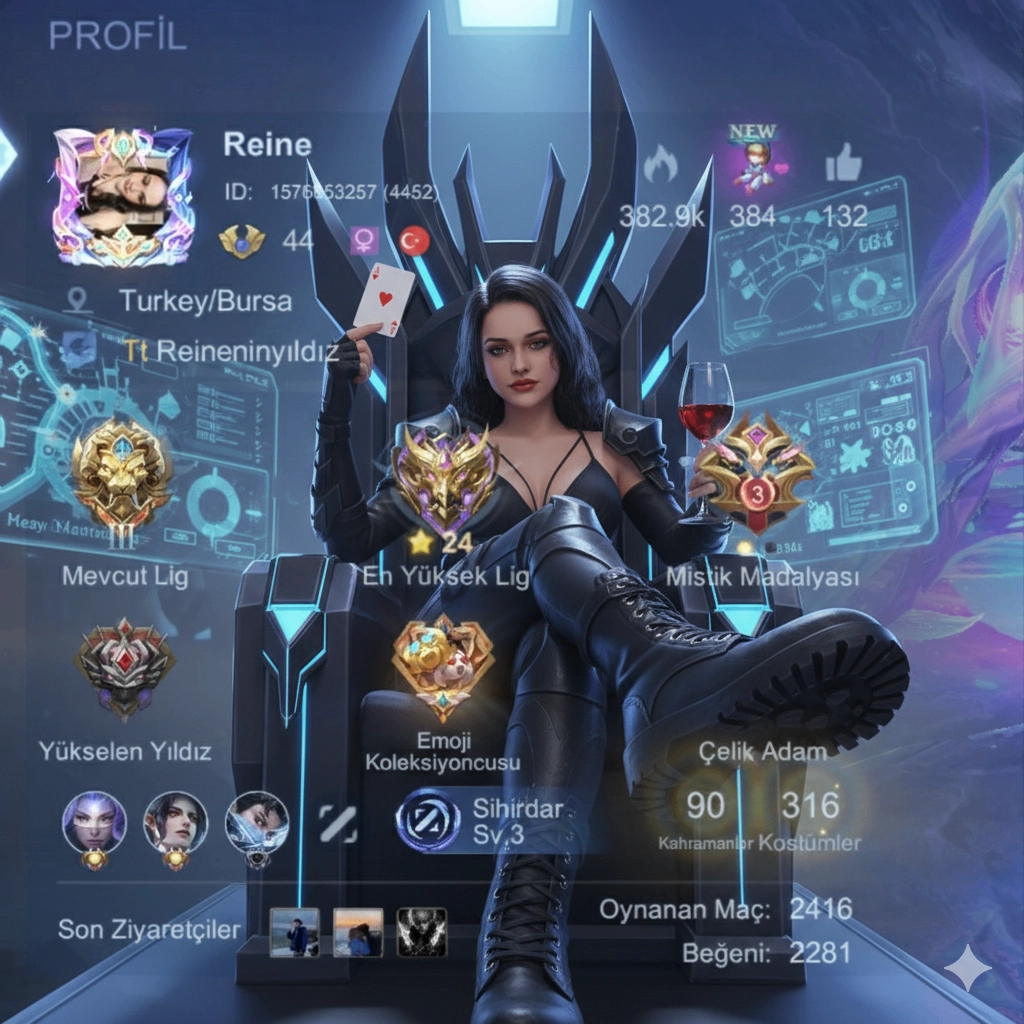The image size is (1024, 1024).
Task: Click the thumbs-up like icon
Action: click(843, 165)
